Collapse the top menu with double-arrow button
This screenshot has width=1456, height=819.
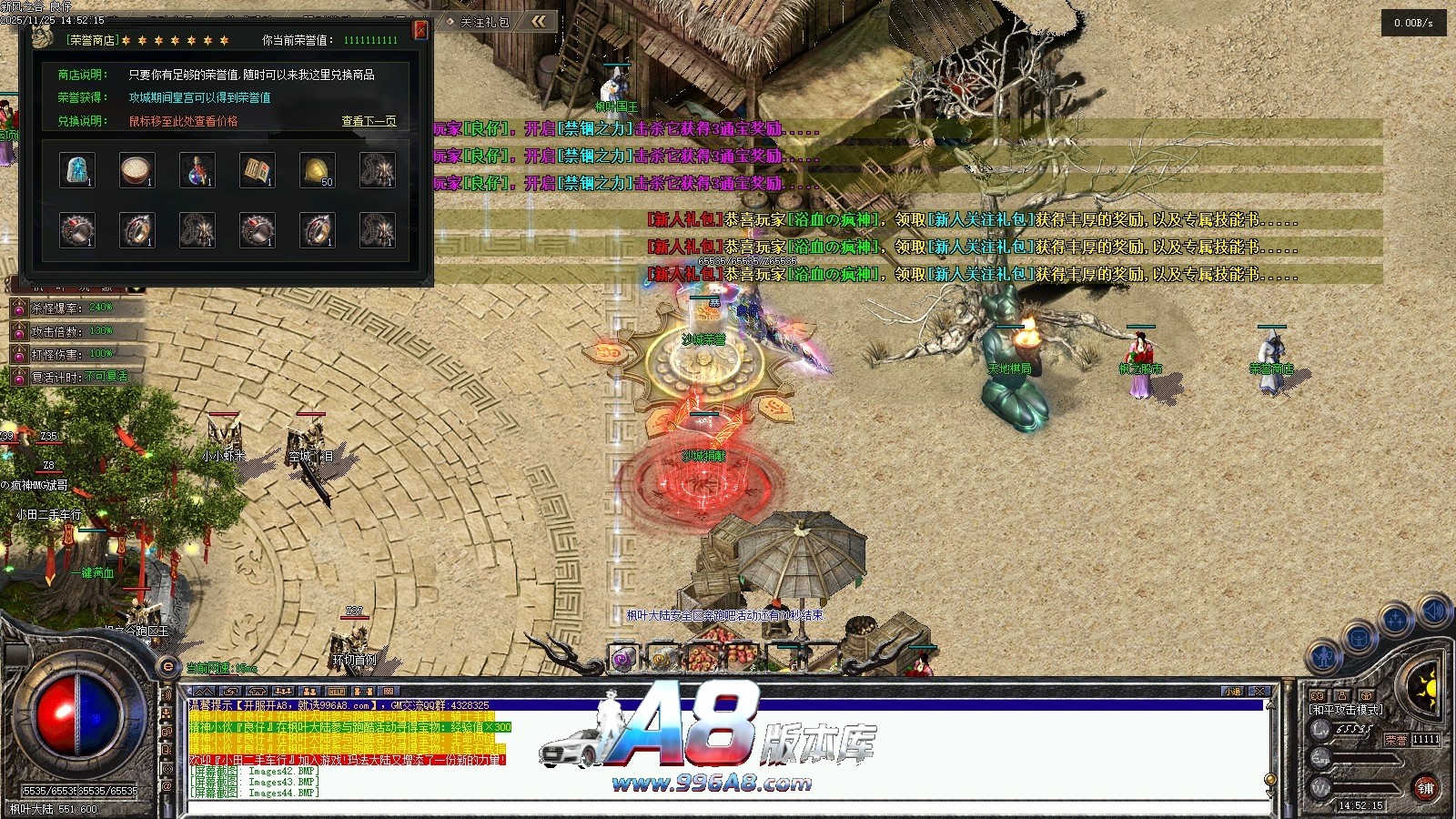540,21
